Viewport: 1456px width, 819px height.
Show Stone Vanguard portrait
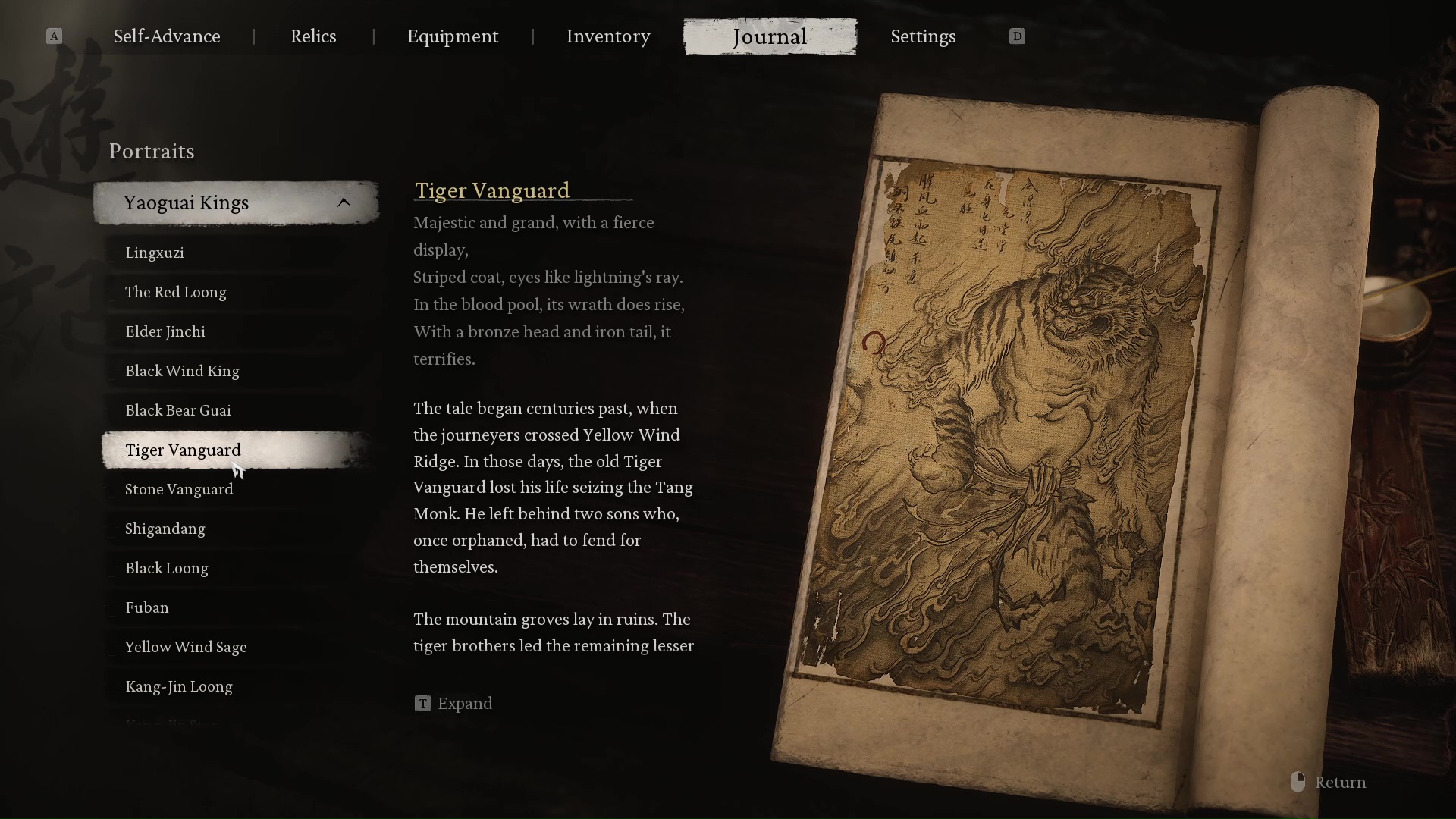click(x=179, y=489)
